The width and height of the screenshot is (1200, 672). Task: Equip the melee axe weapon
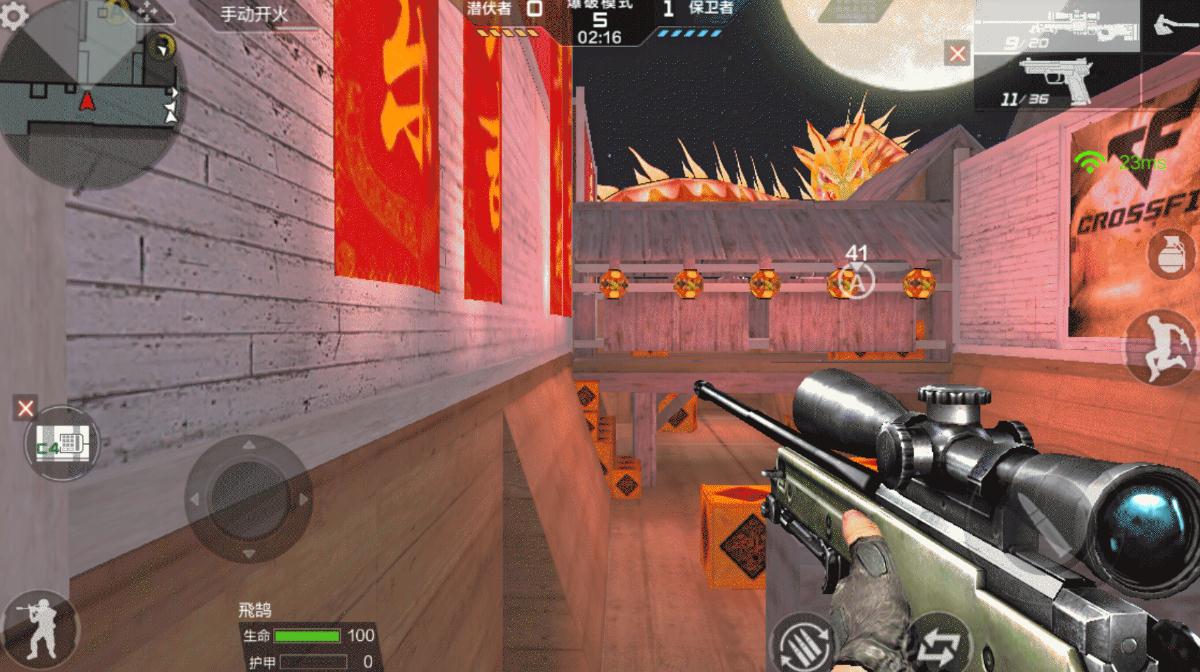(1172, 24)
